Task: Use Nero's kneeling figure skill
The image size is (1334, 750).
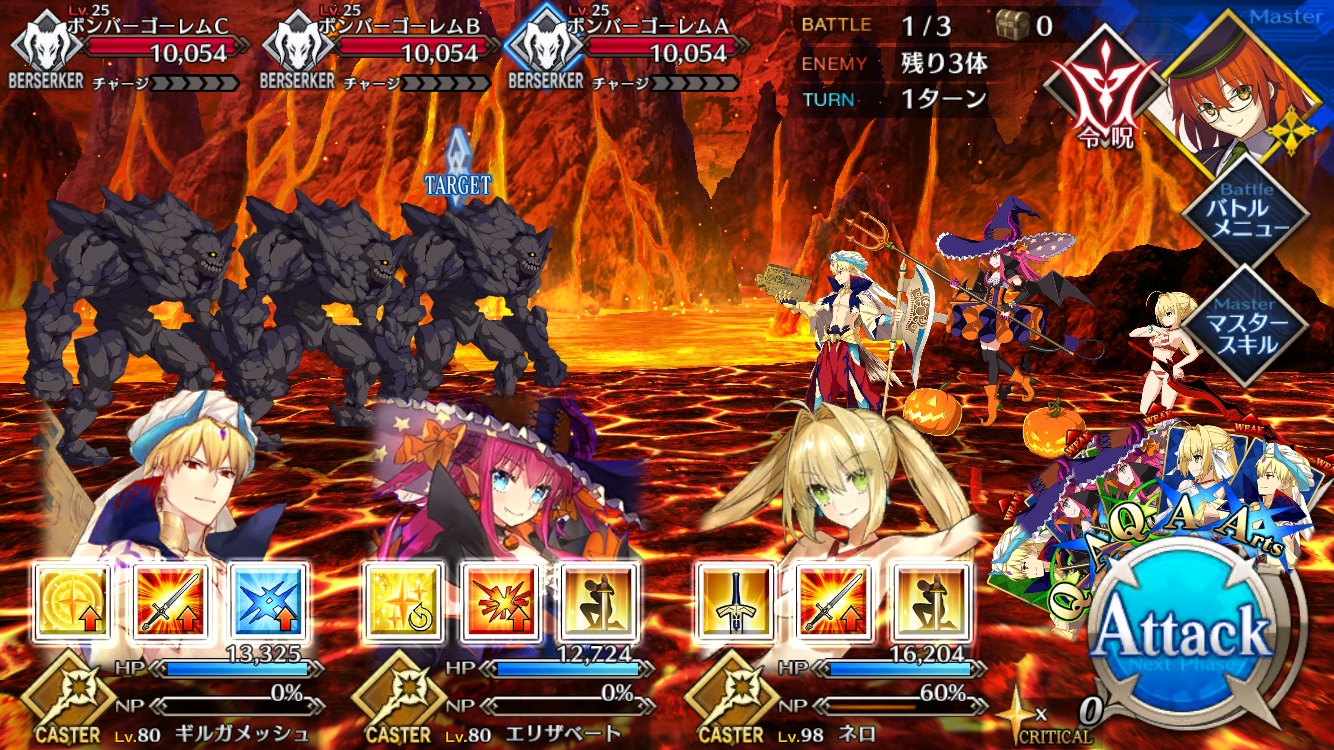Action: click(x=930, y=602)
